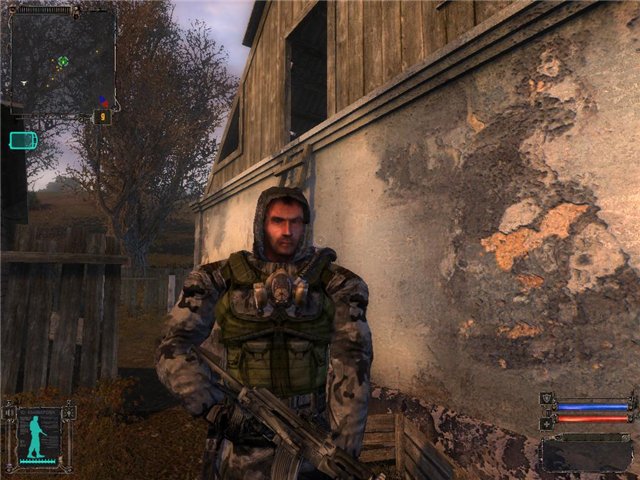Click the contact counter showing 9
The width and height of the screenshot is (640, 480).
click(x=101, y=117)
